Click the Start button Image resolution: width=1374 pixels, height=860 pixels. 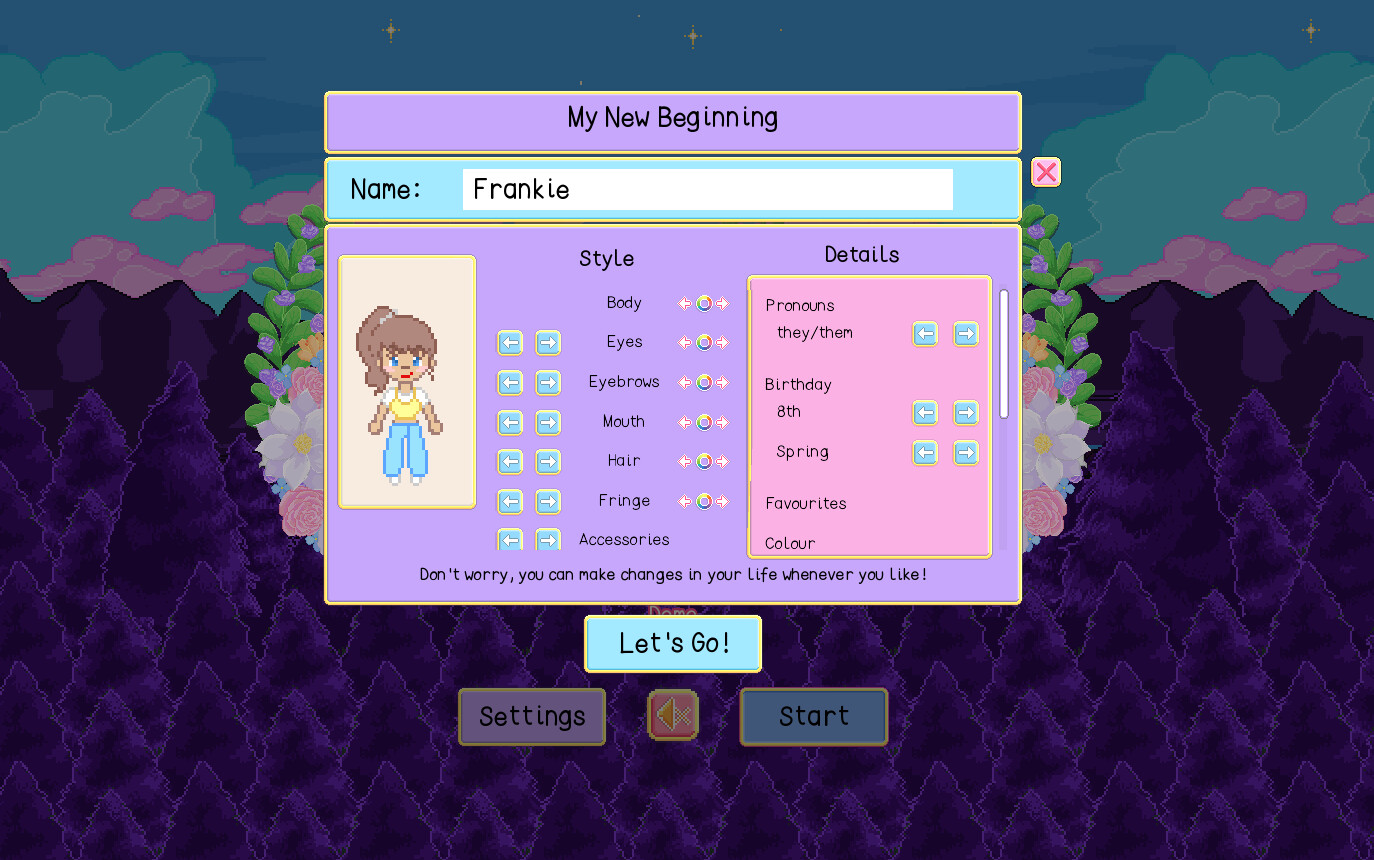813,716
